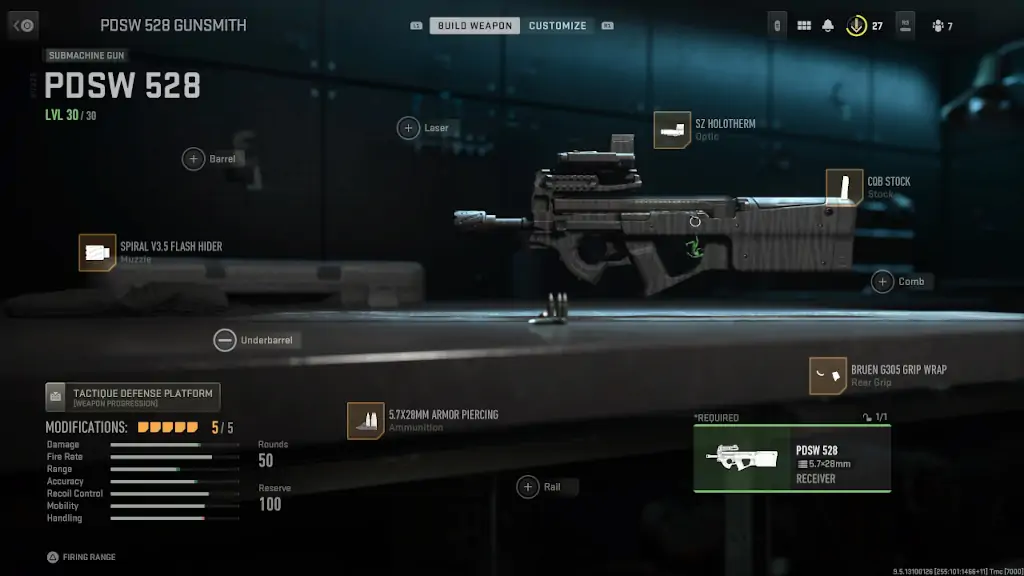Add a Barrel attachment

tap(193, 159)
